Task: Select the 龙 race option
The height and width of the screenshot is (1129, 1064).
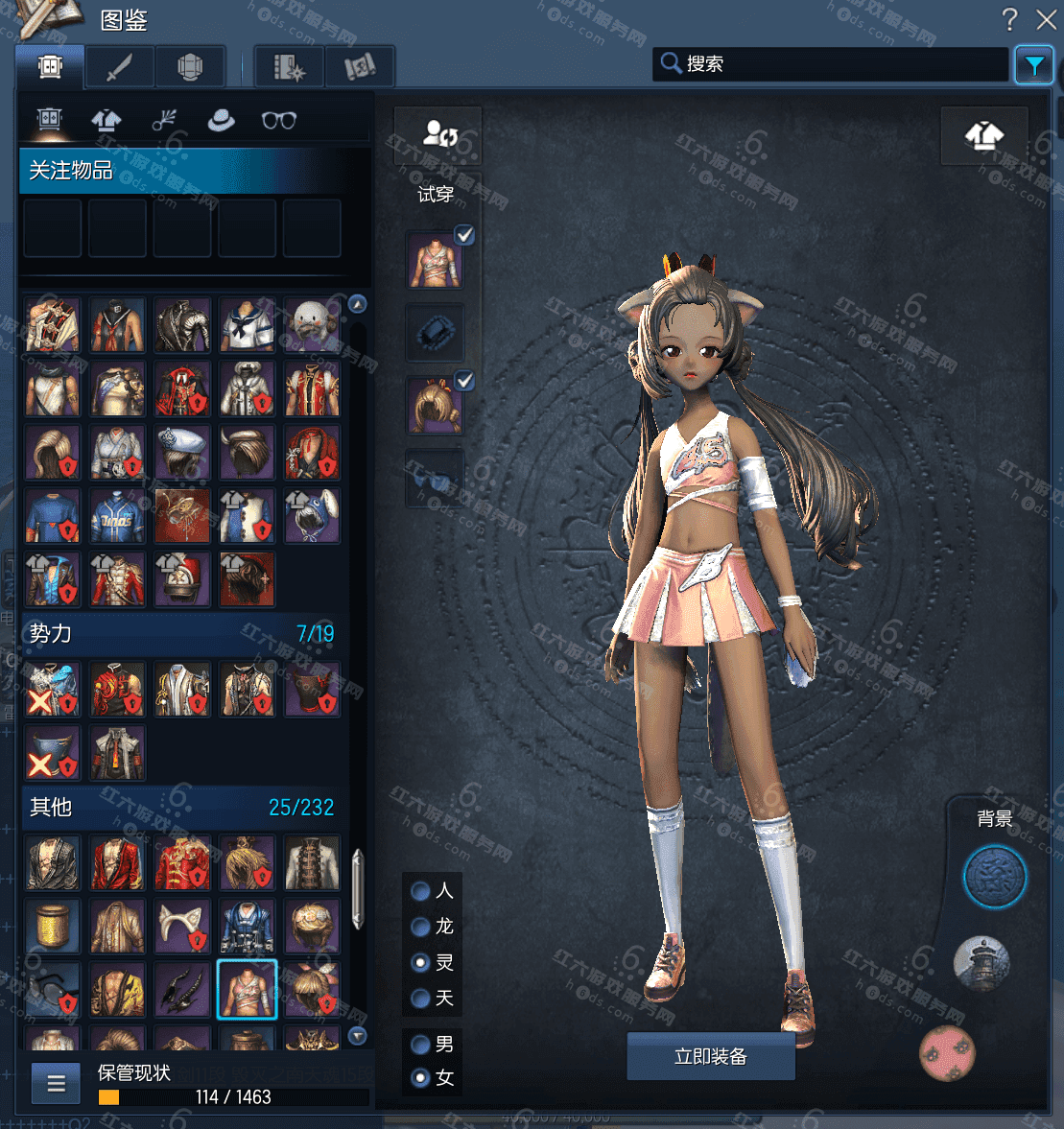Action: point(420,927)
